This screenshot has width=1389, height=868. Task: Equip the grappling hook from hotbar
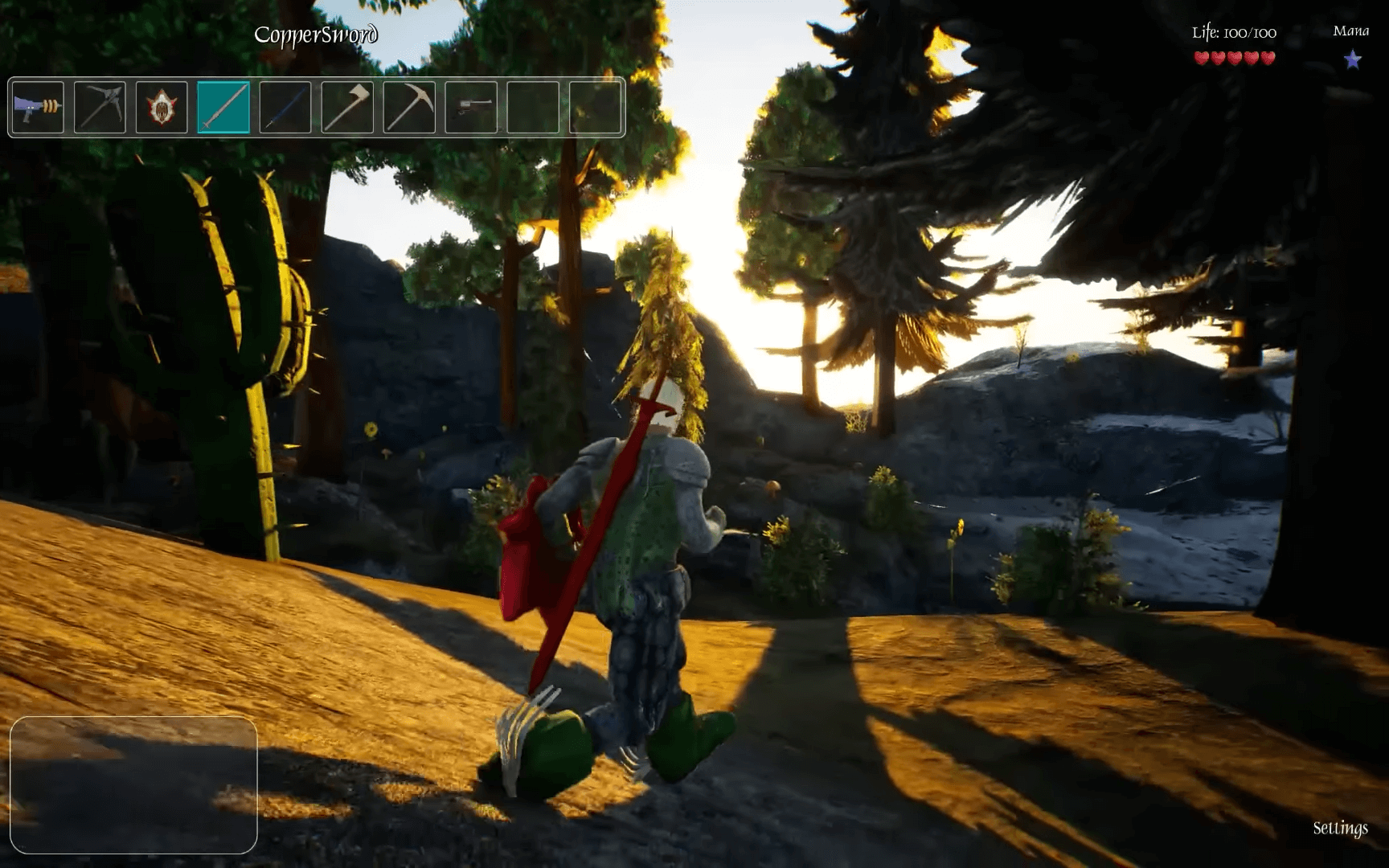pyautogui.click(x=100, y=107)
